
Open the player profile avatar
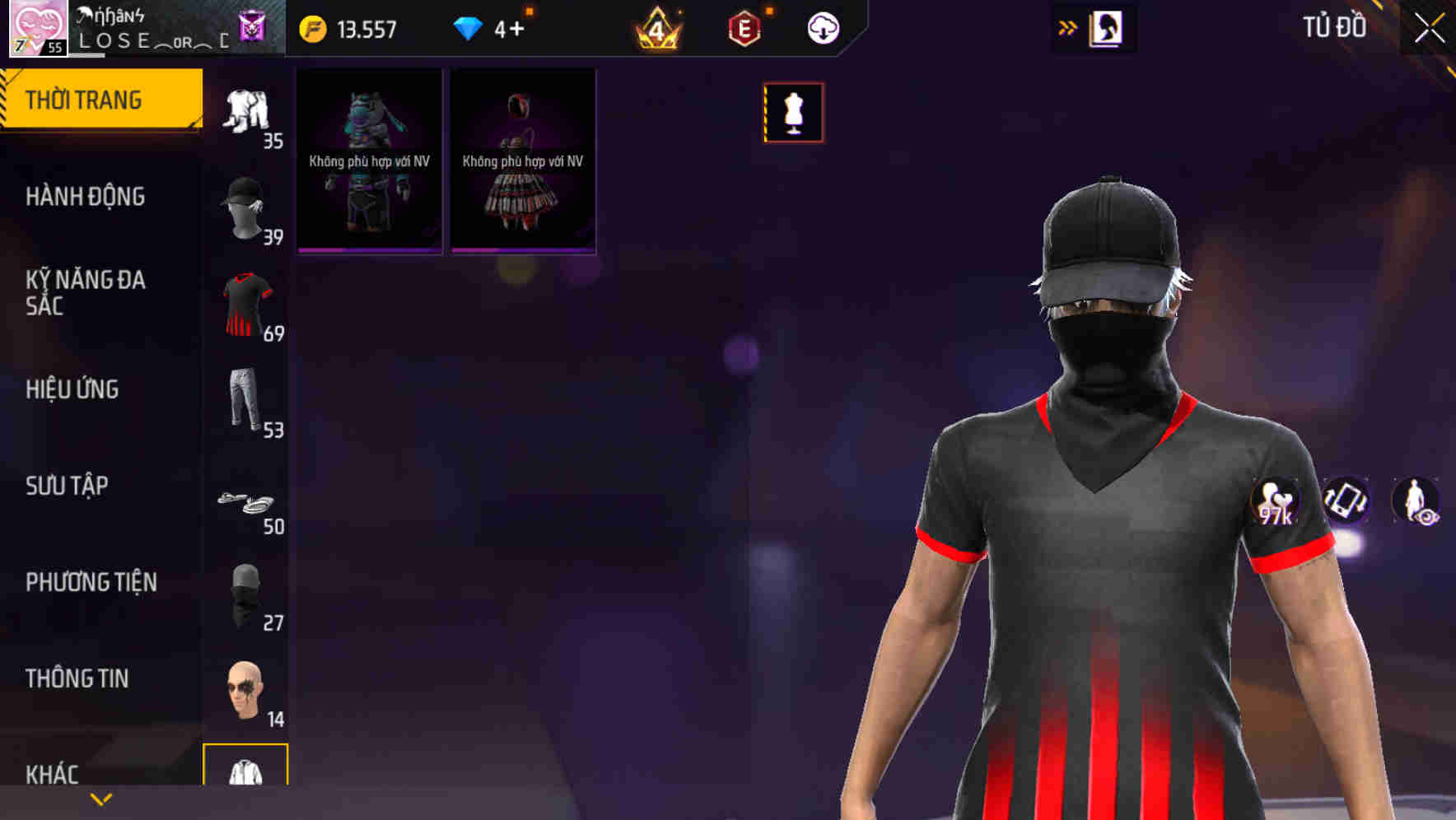tap(37, 27)
